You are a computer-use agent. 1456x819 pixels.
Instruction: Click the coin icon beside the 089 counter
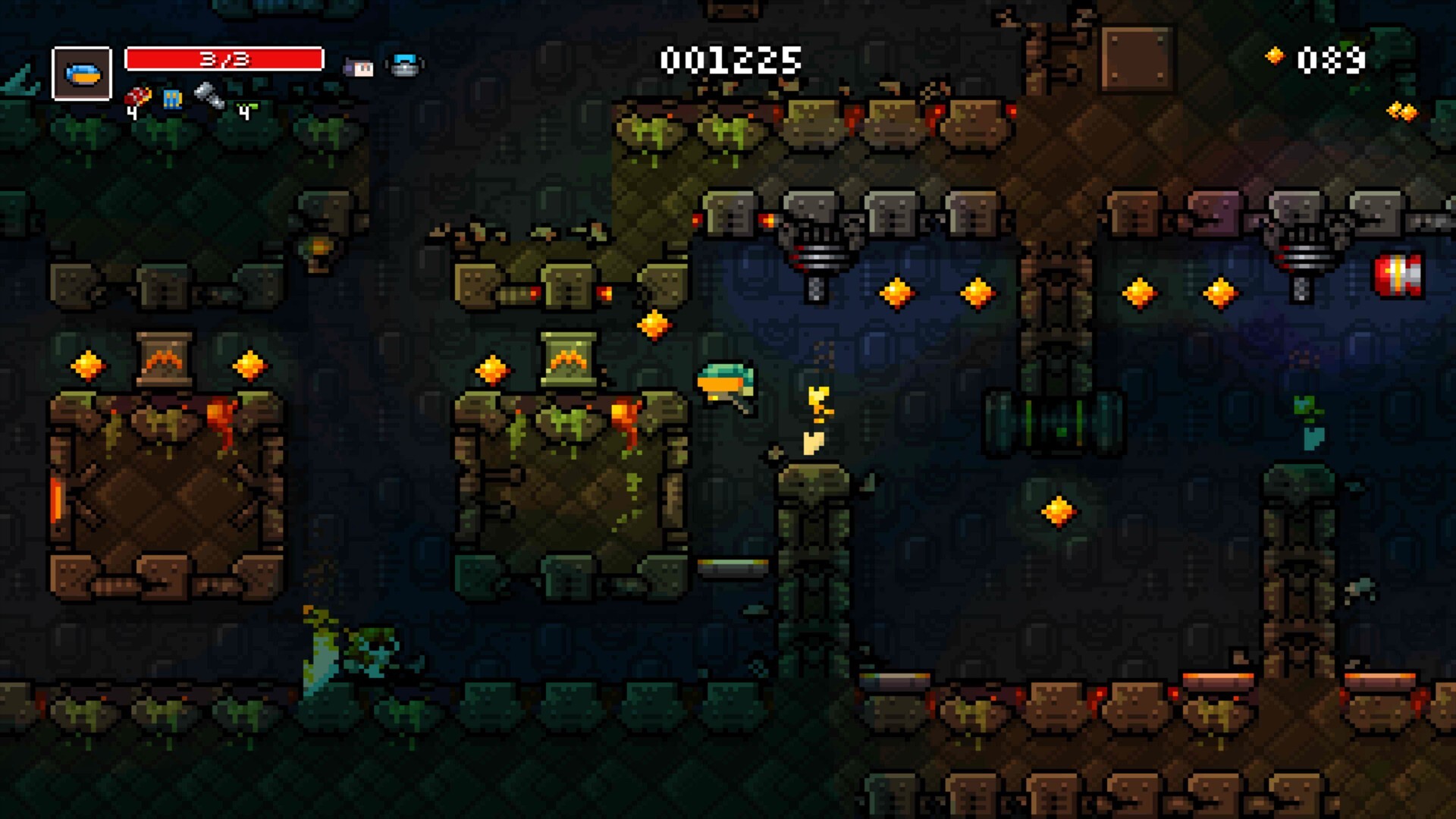(1274, 55)
